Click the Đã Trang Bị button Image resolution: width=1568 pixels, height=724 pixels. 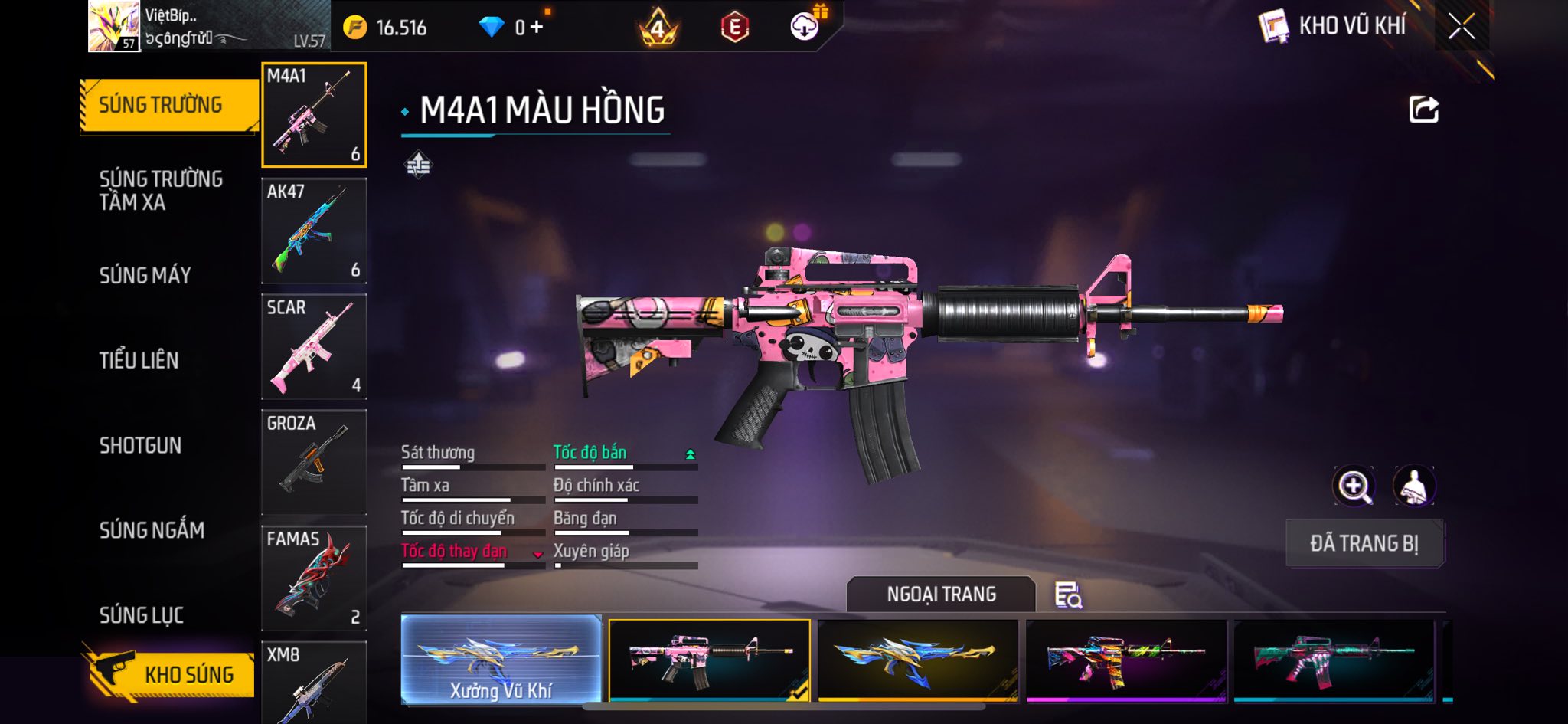click(x=1364, y=543)
